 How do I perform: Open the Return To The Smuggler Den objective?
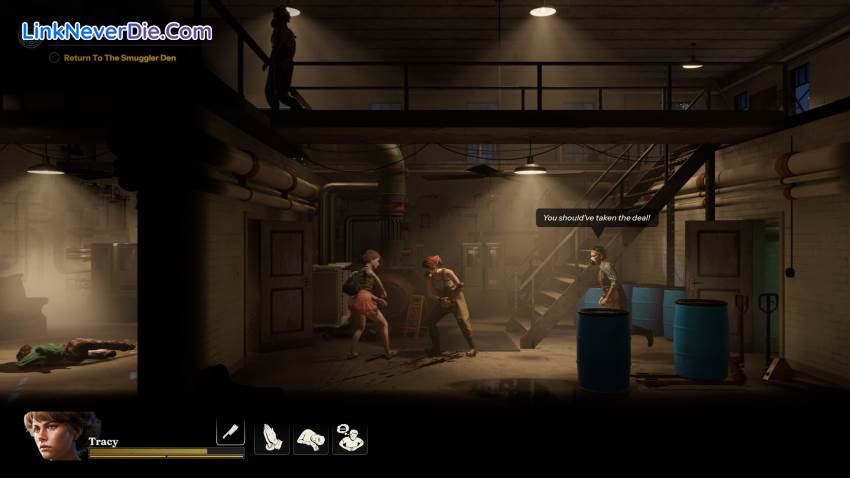[119, 58]
